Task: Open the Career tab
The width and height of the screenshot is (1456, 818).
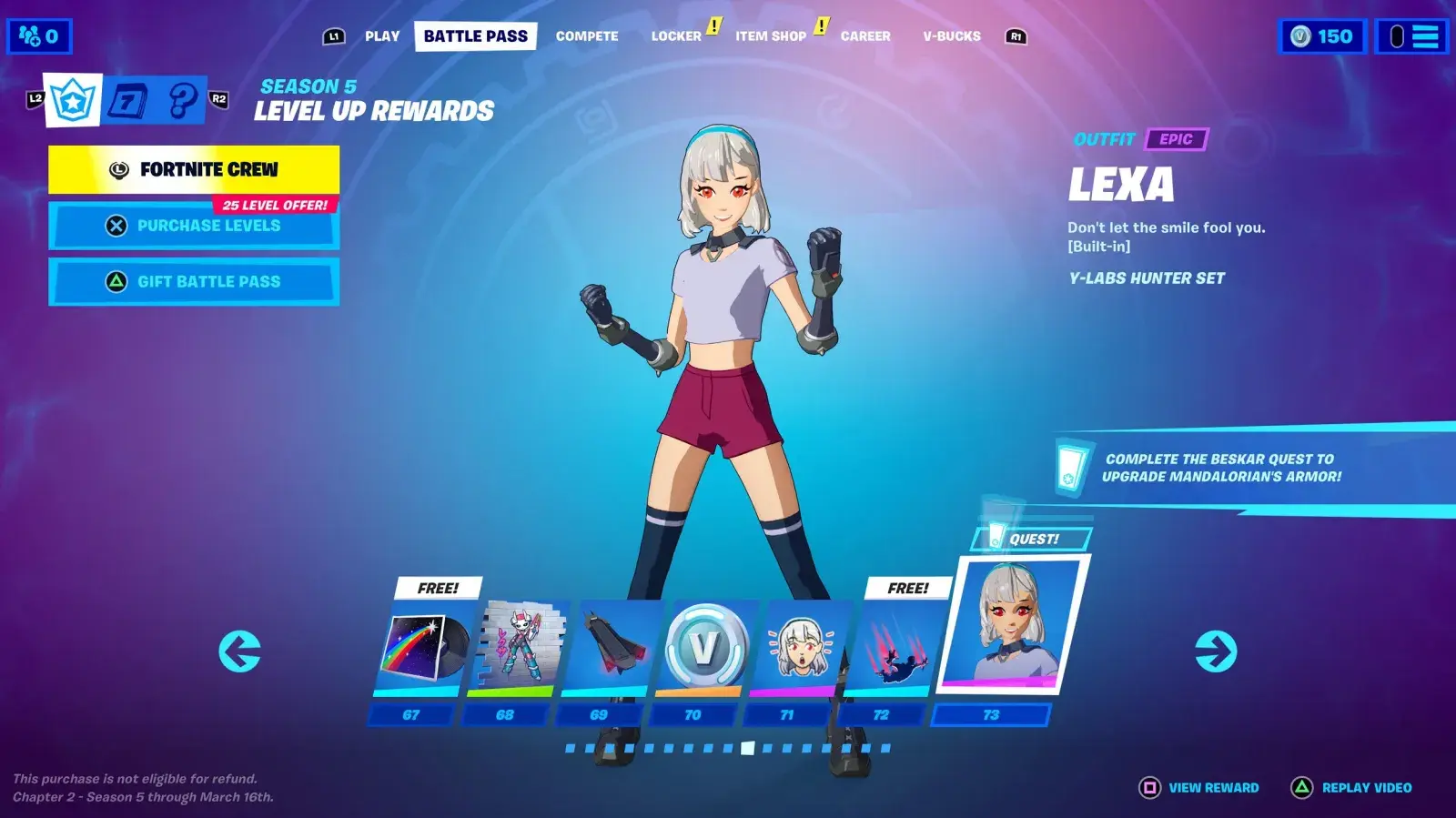Action: (865, 36)
